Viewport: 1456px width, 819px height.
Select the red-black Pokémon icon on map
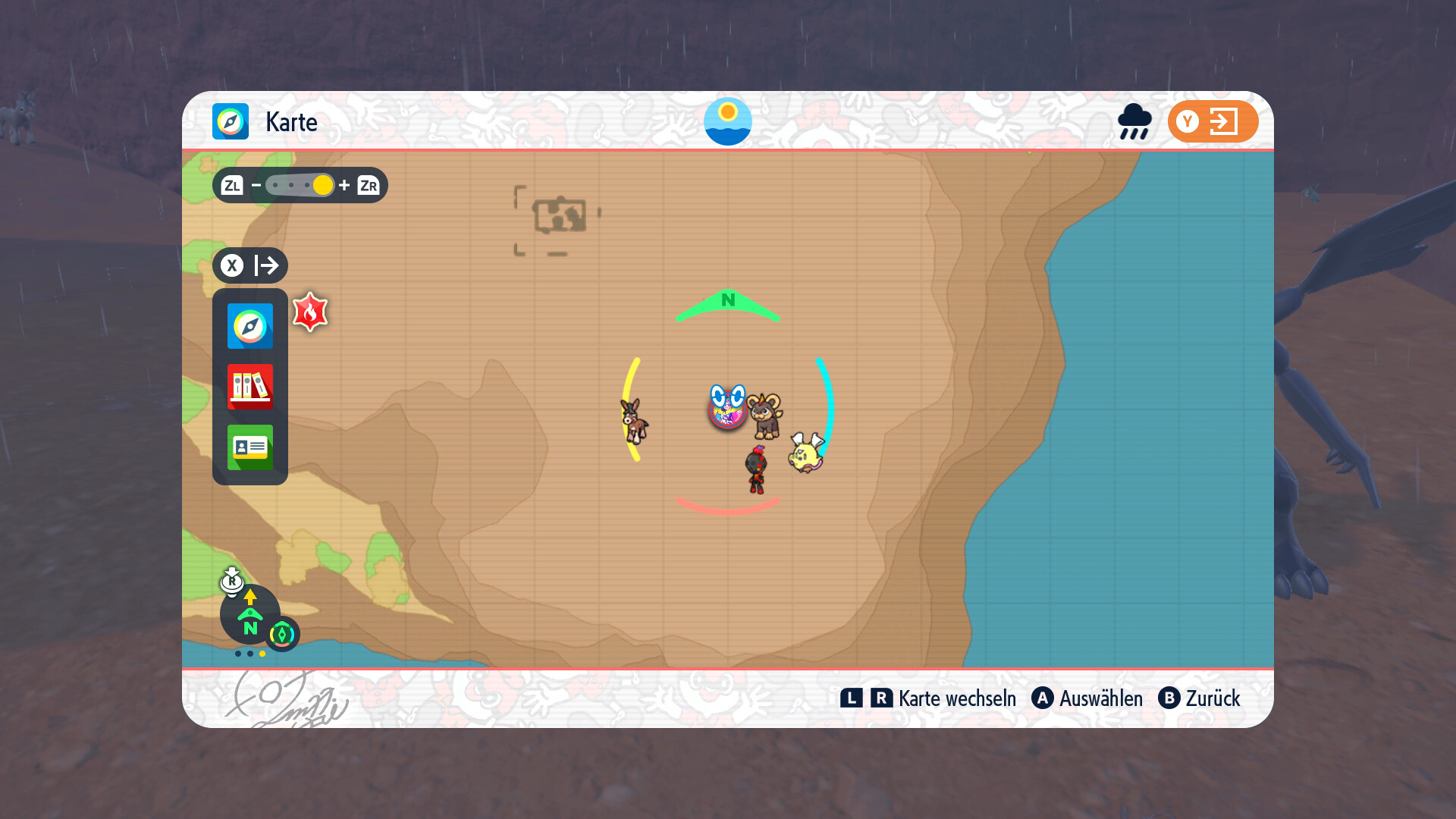tap(756, 470)
